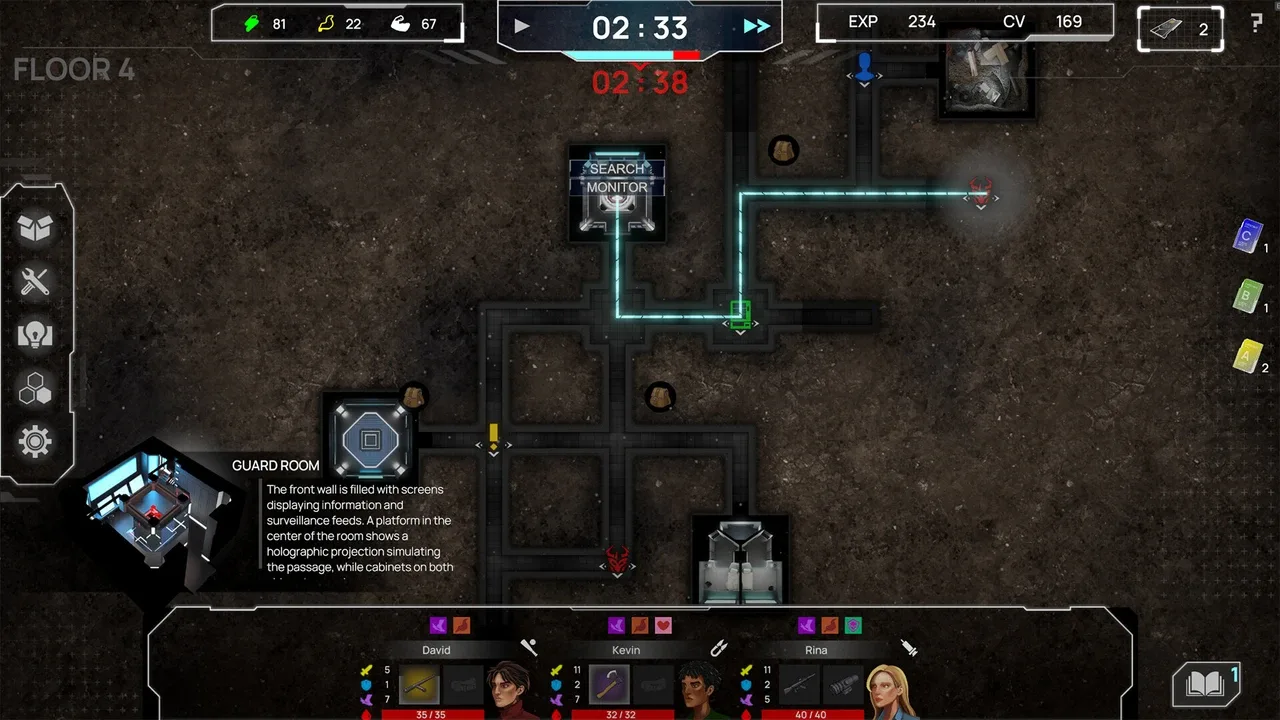This screenshot has height=720, width=1280.
Task: Open the help question mark
Action: [1256, 24]
